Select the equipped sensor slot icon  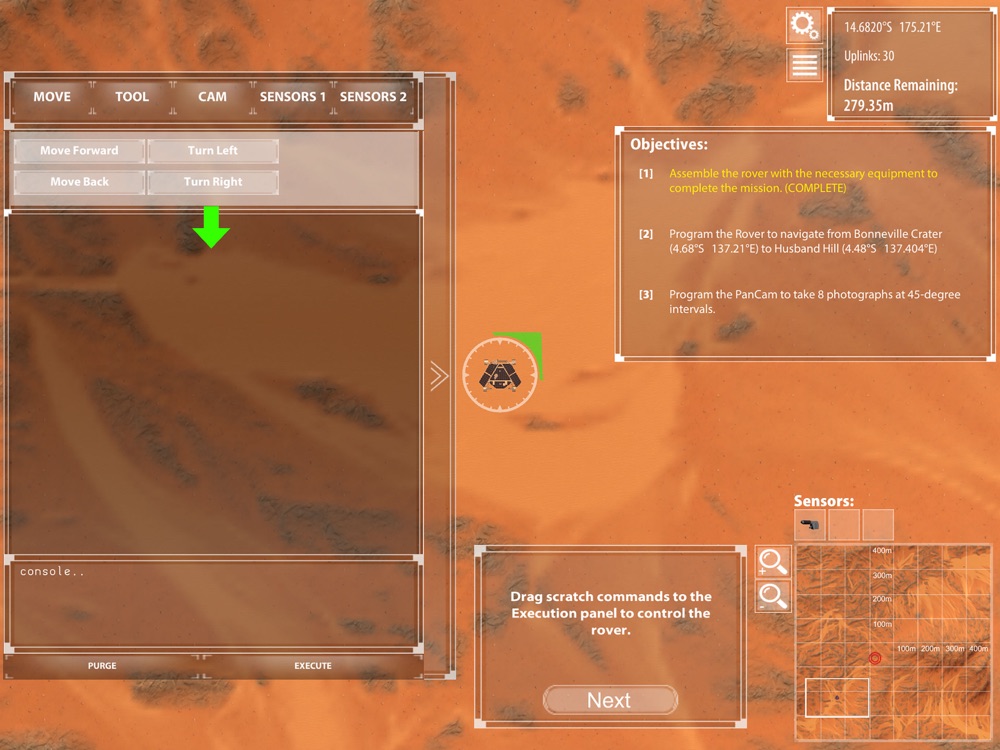tap(811, 524)
